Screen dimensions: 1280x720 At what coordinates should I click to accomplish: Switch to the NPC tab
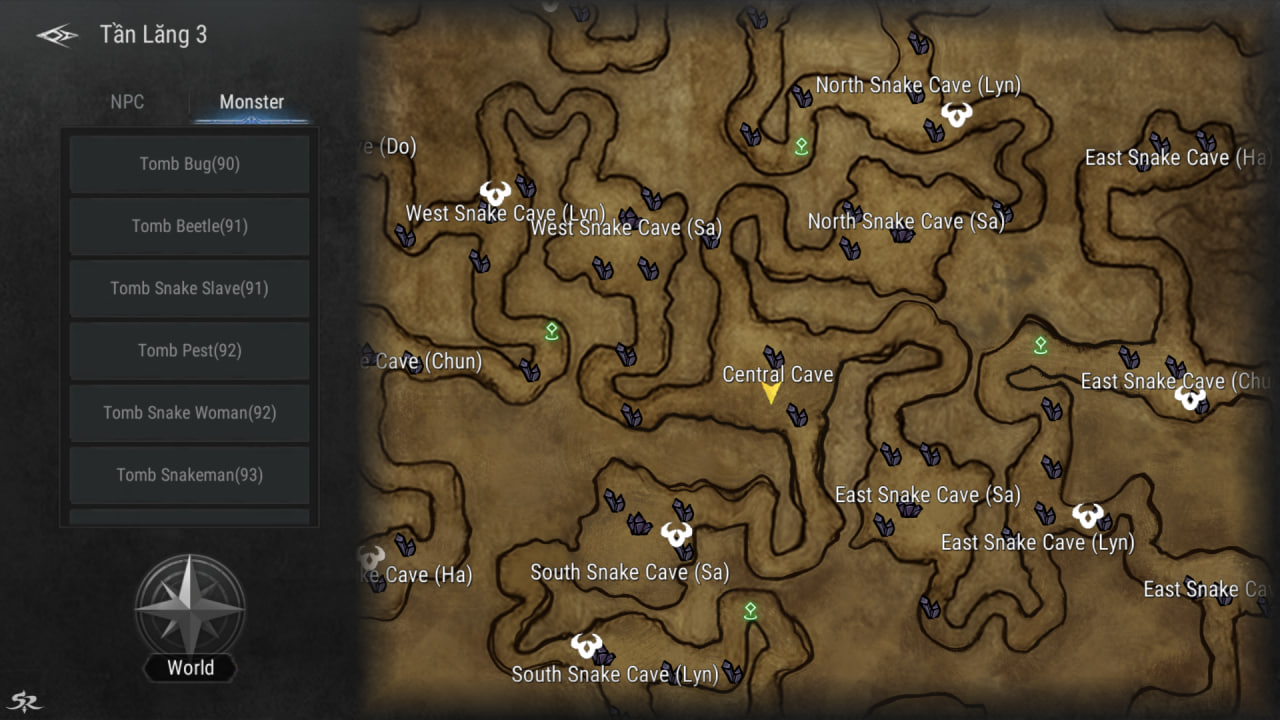pyautogui.click(x=127, y=102)
